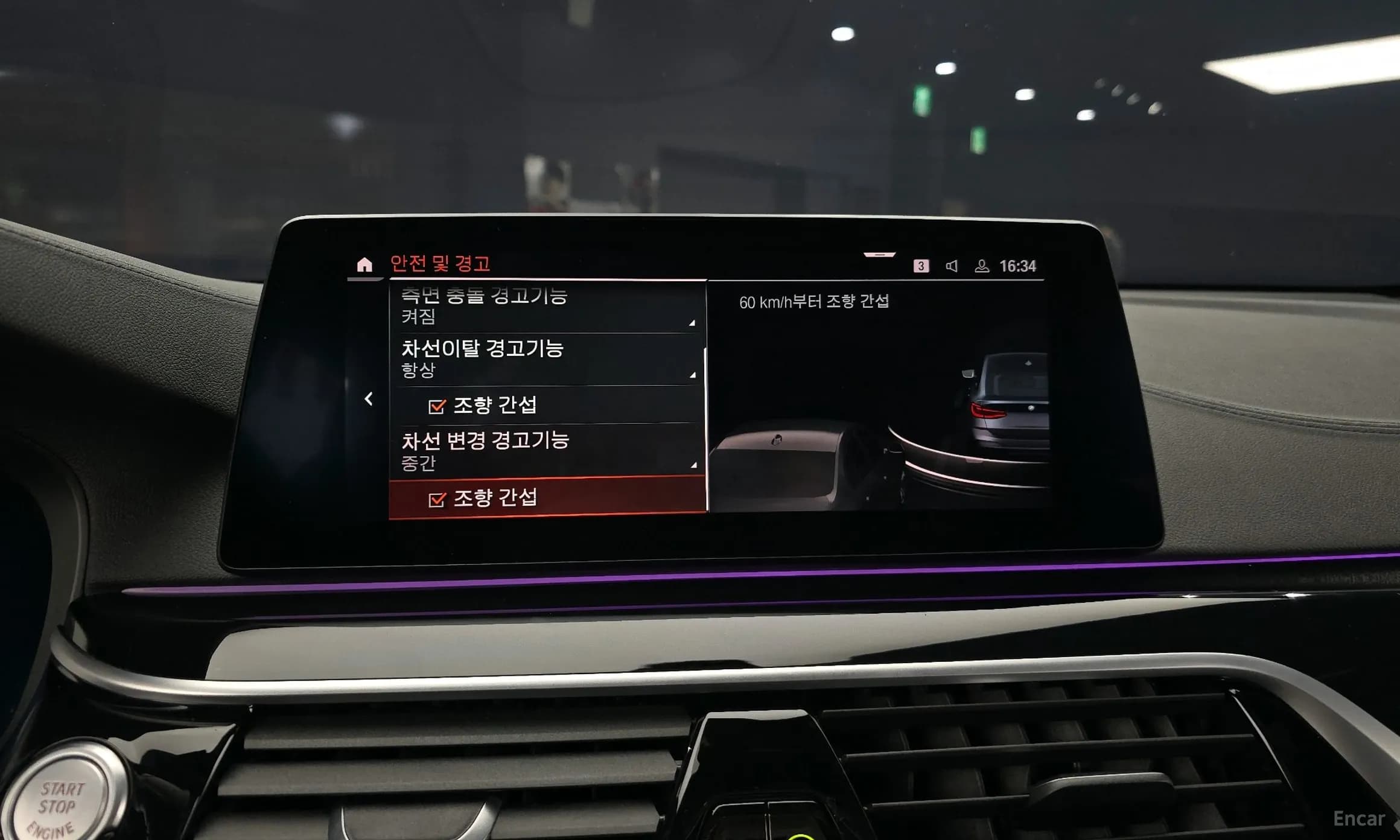Image resolution: width=1400 pixels, height=840 pixels.
Task: Expand the 측면 충돌 경고기능 dropdown
Action: click(x=692, y=322)
